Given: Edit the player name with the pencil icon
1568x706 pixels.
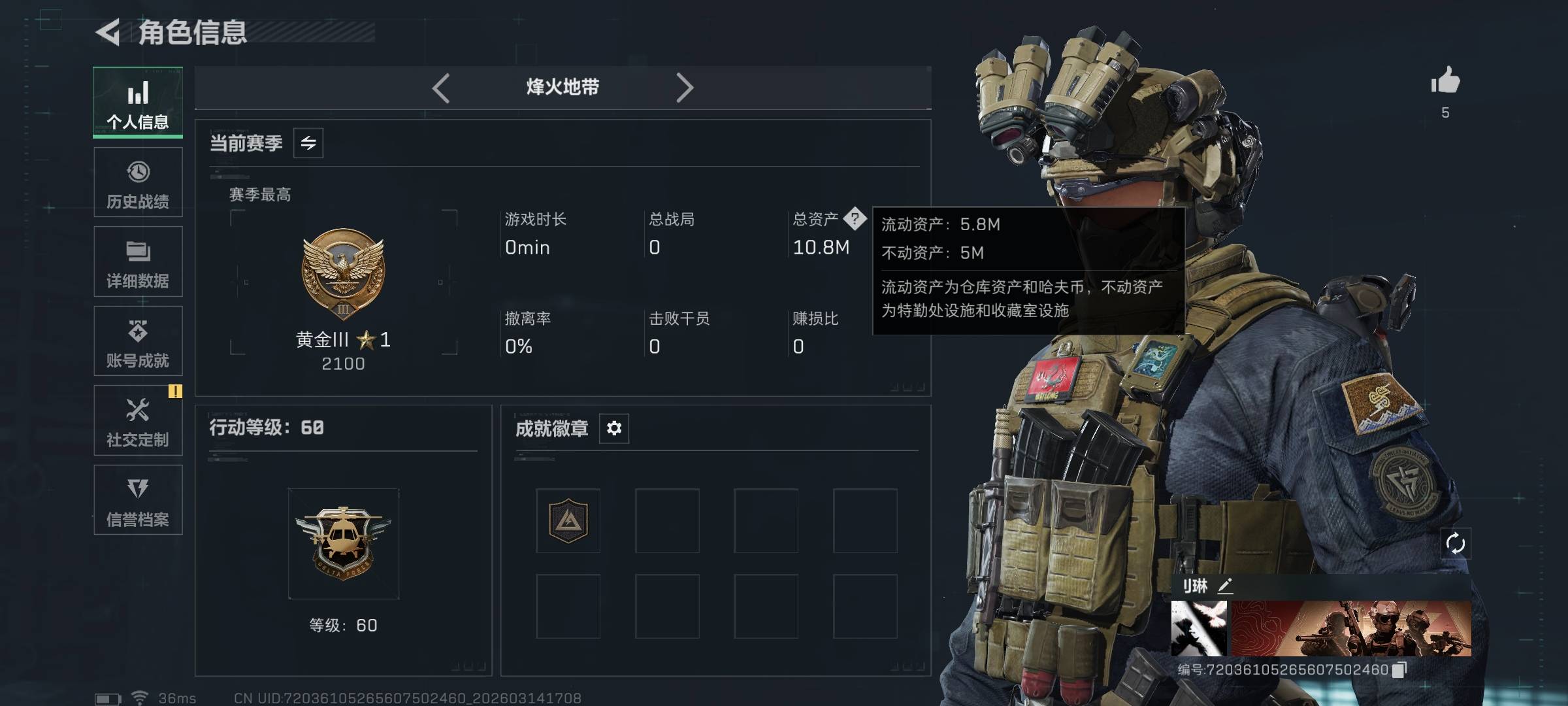Looking at the screenshot, I should tap(1225, 586).
